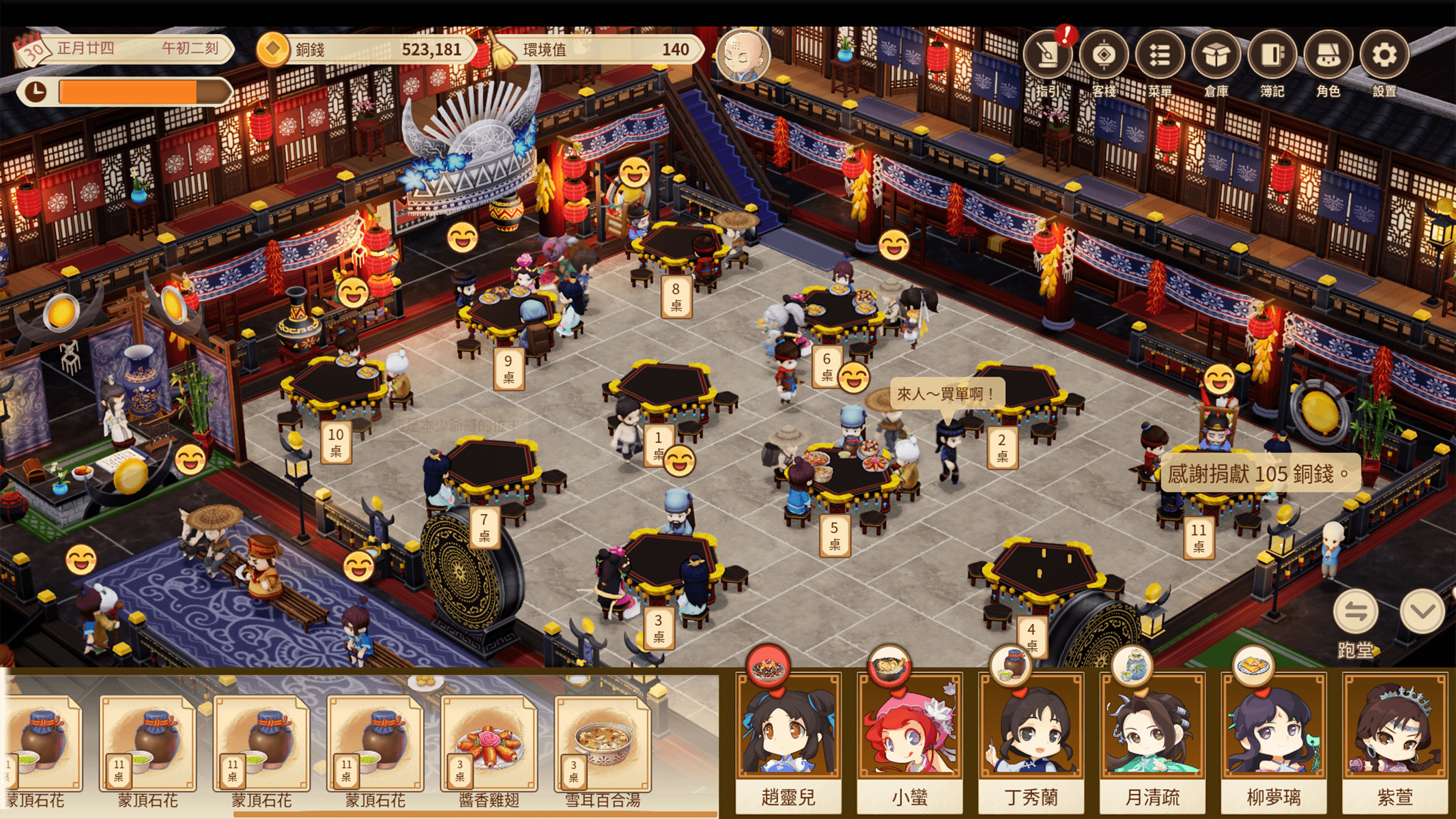Image resolution: width=1456 pixels, height=819 pixels.
Task: Select the 小蠻 character card
Action: (x=910, y=737)
